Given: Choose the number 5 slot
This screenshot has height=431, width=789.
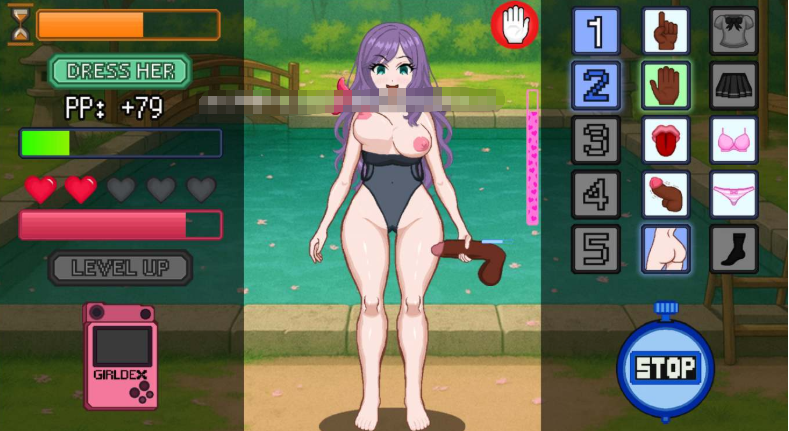Looking at the screenshot, I should click(x=596, y=248).
